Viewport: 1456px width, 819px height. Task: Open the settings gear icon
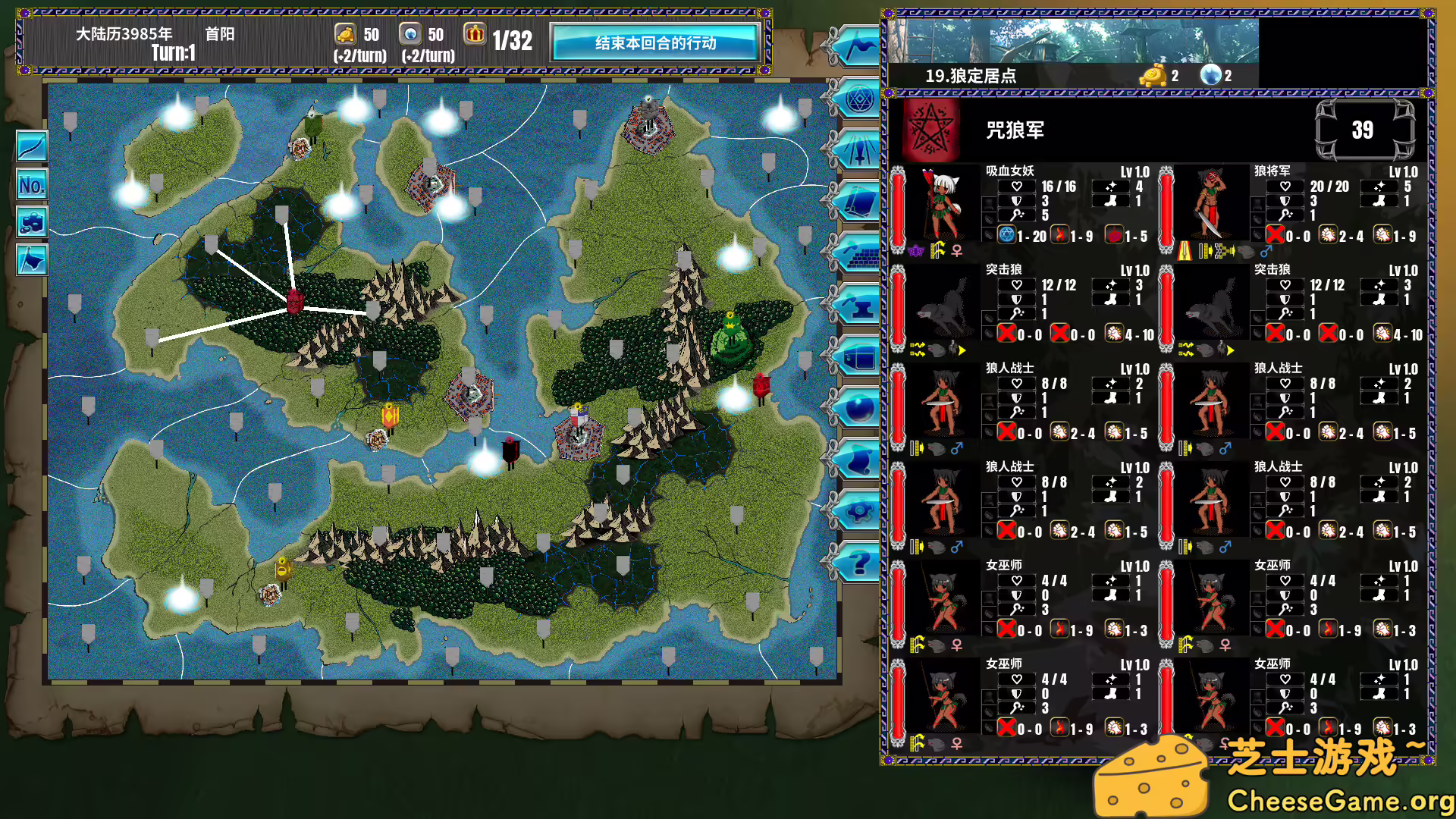(x=857, y=510)
